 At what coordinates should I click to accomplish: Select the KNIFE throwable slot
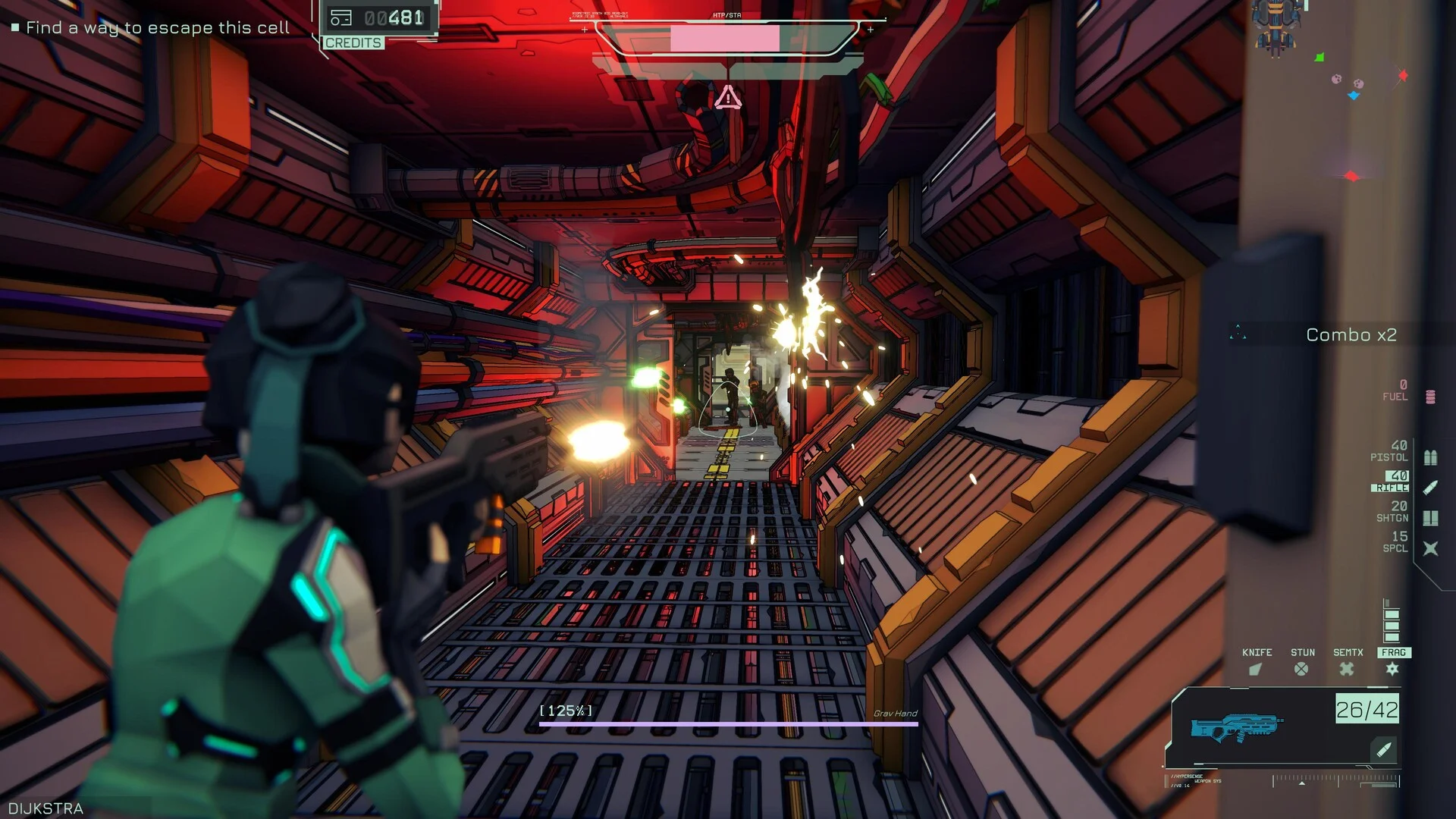click(1257, 662)
